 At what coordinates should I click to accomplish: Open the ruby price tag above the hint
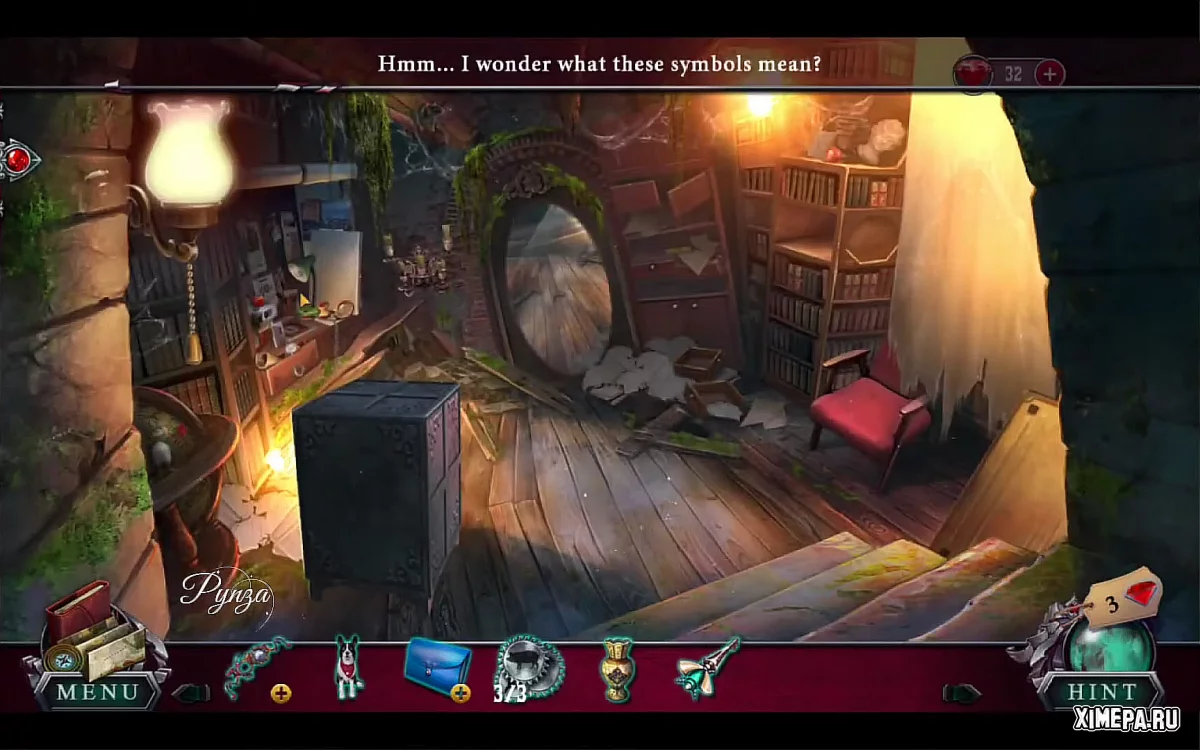click(x=1126, y=598)
